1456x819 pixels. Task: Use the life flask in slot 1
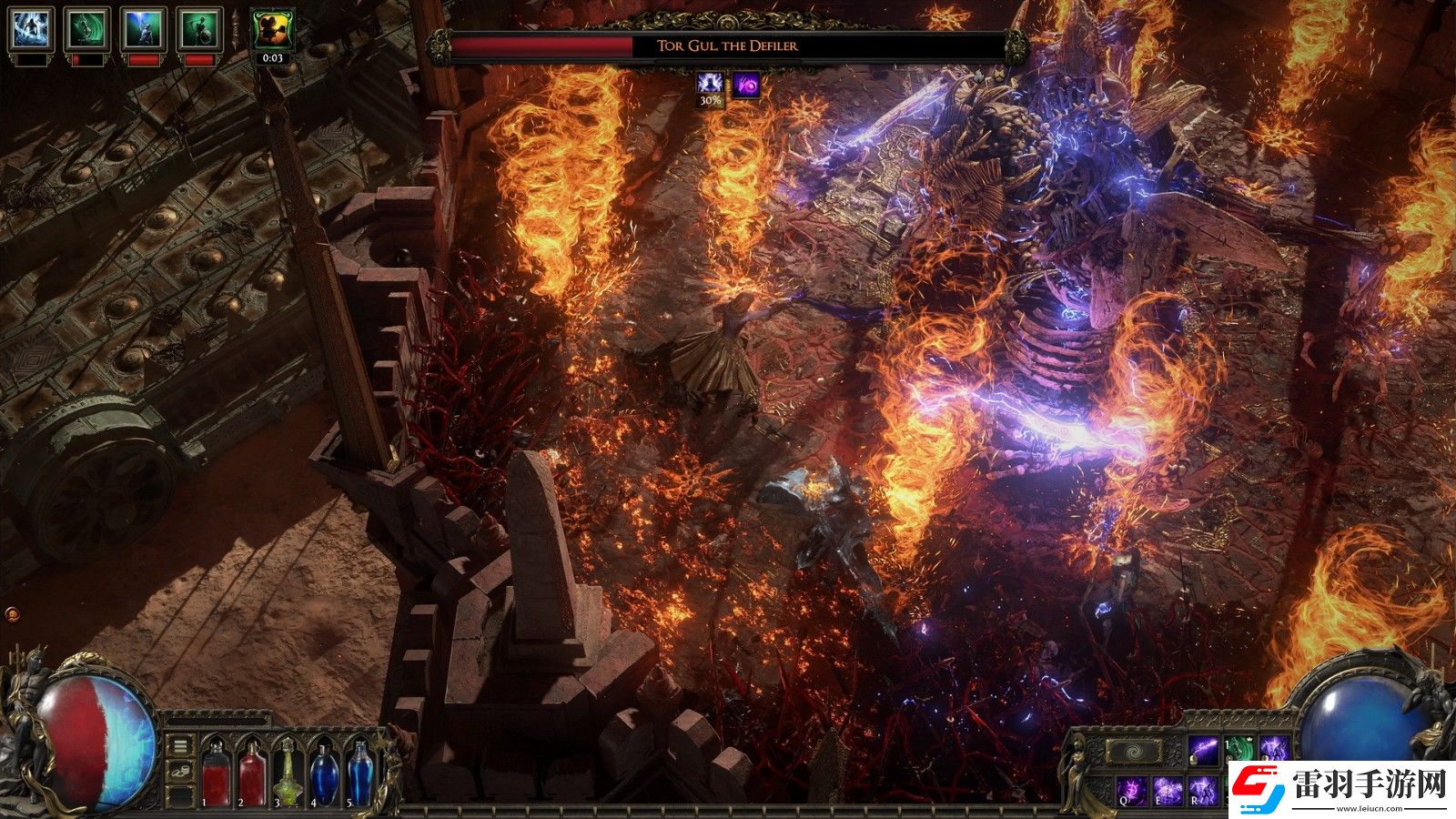pos(217,773)
